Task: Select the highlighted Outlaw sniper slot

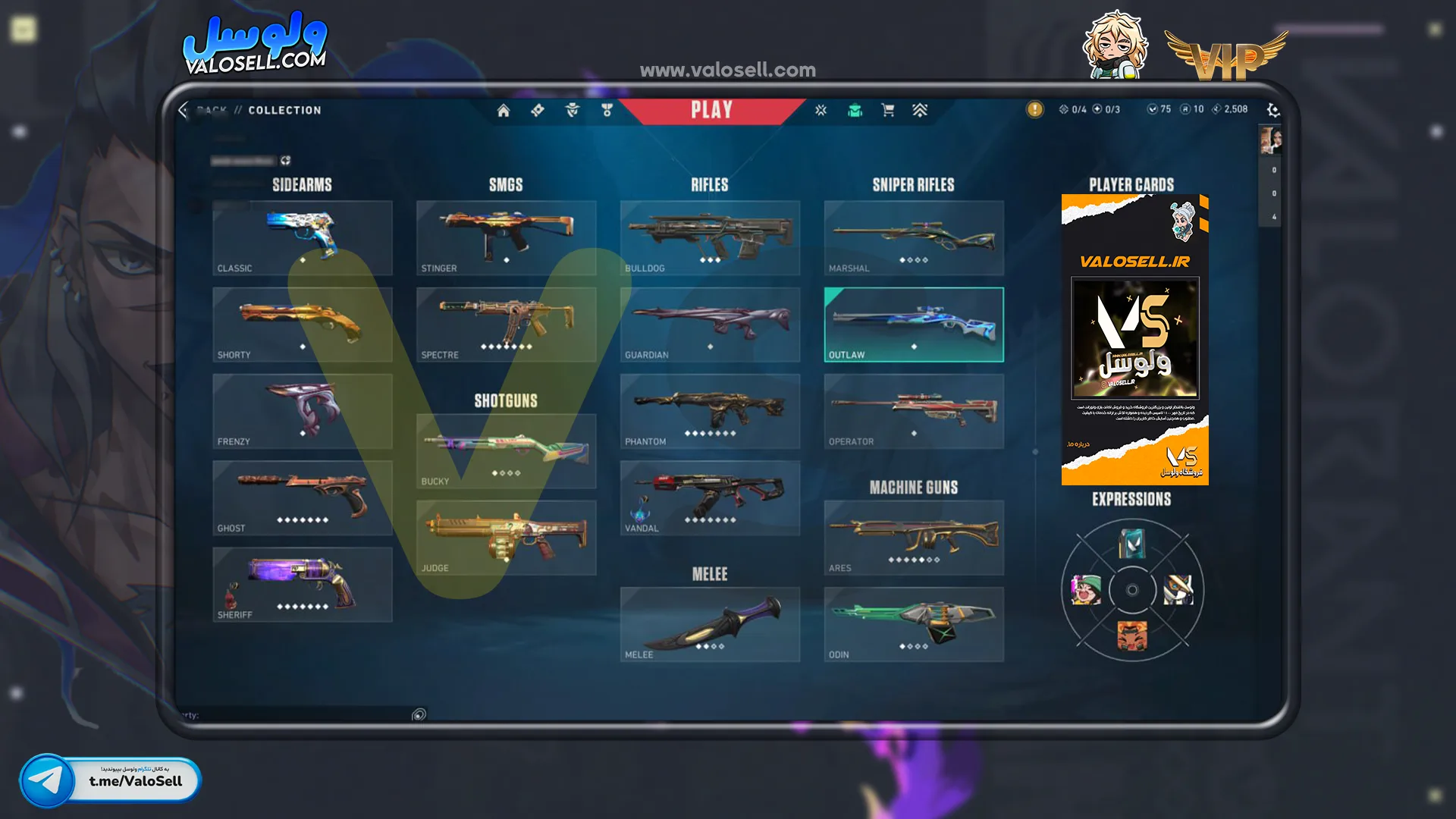Action: [x=914, y=325]
